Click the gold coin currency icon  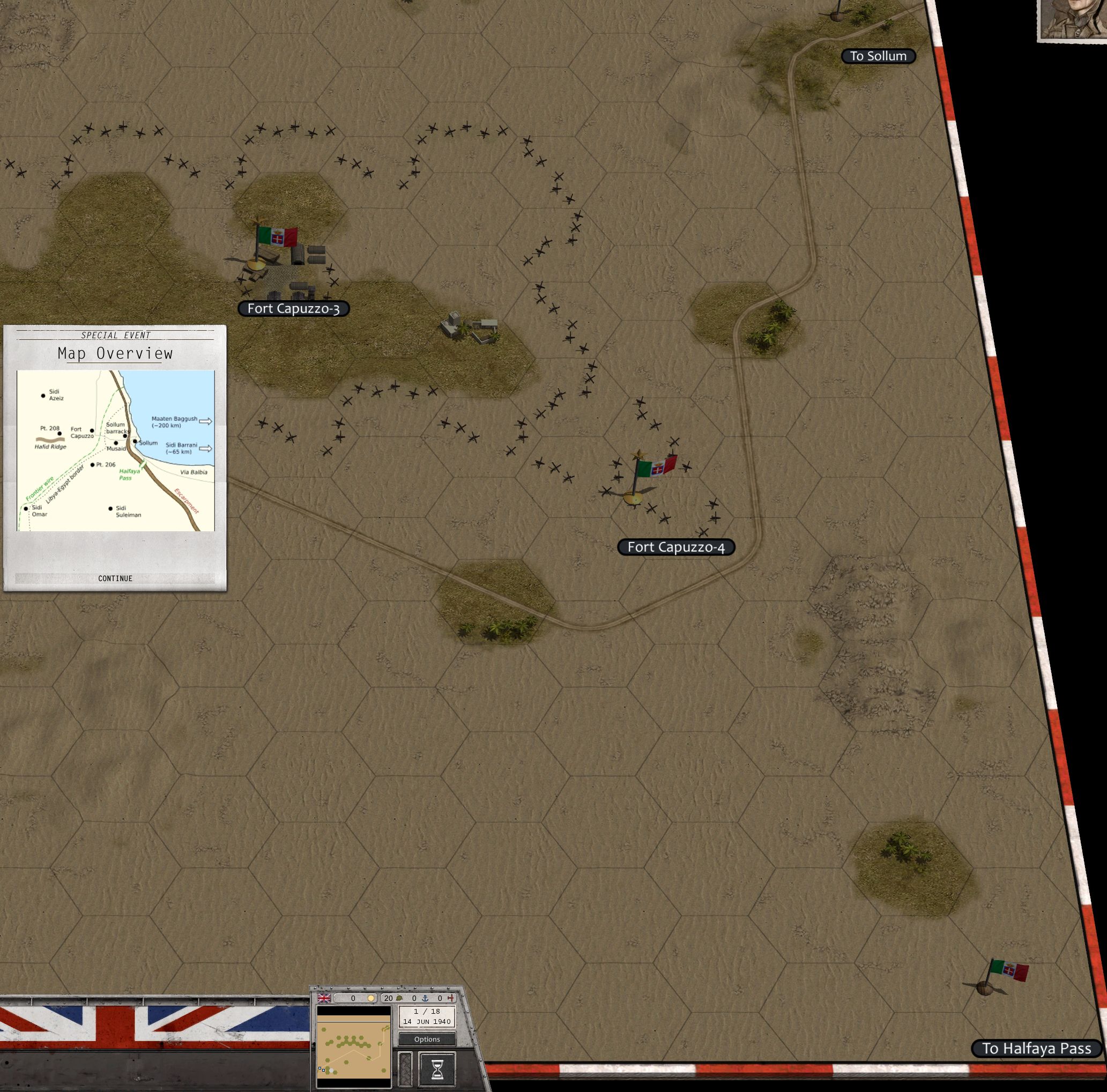tap(372, 998)
